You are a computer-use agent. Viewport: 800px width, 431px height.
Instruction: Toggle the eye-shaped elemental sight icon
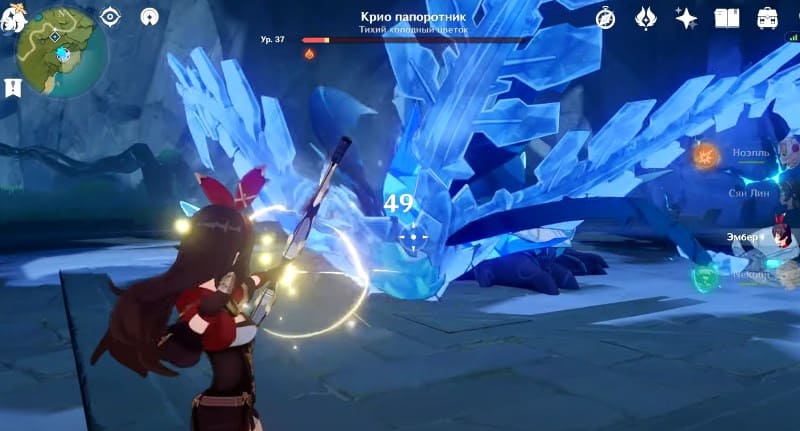pyautogui.click(x=110, y=17)
